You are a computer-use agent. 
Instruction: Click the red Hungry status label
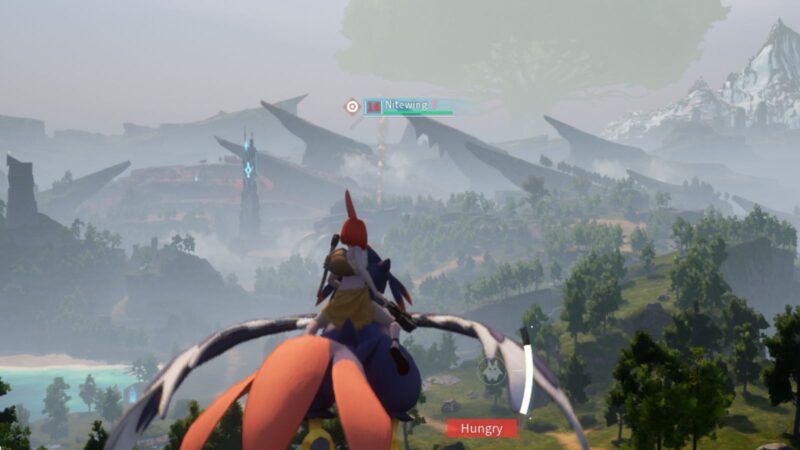point(481,428)
